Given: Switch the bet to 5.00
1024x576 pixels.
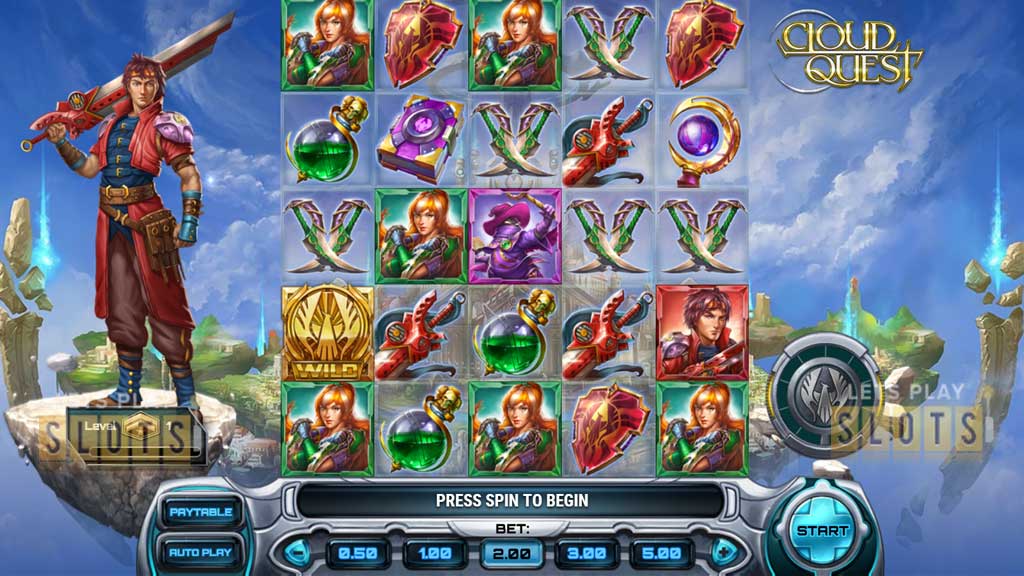Looking at the screenshot, I should point(661,553).
